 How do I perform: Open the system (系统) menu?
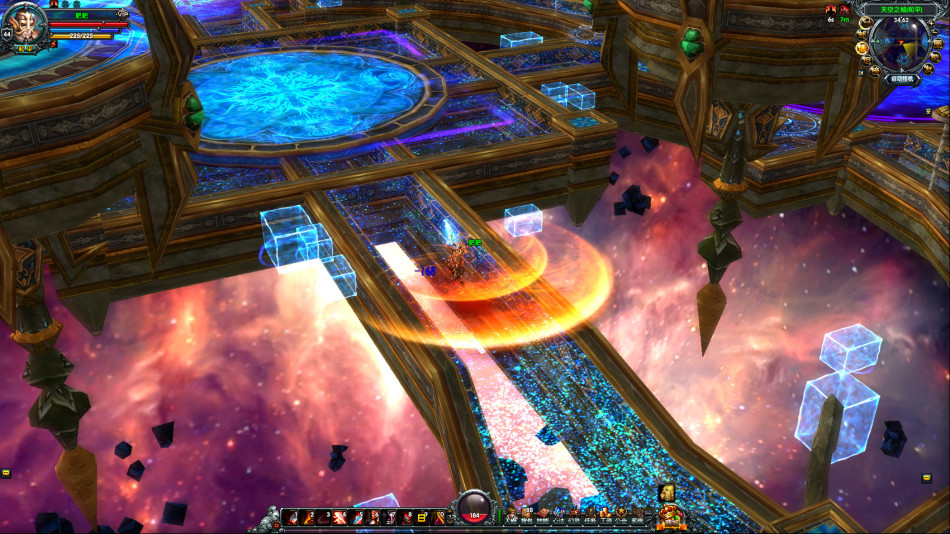[637, 516]
